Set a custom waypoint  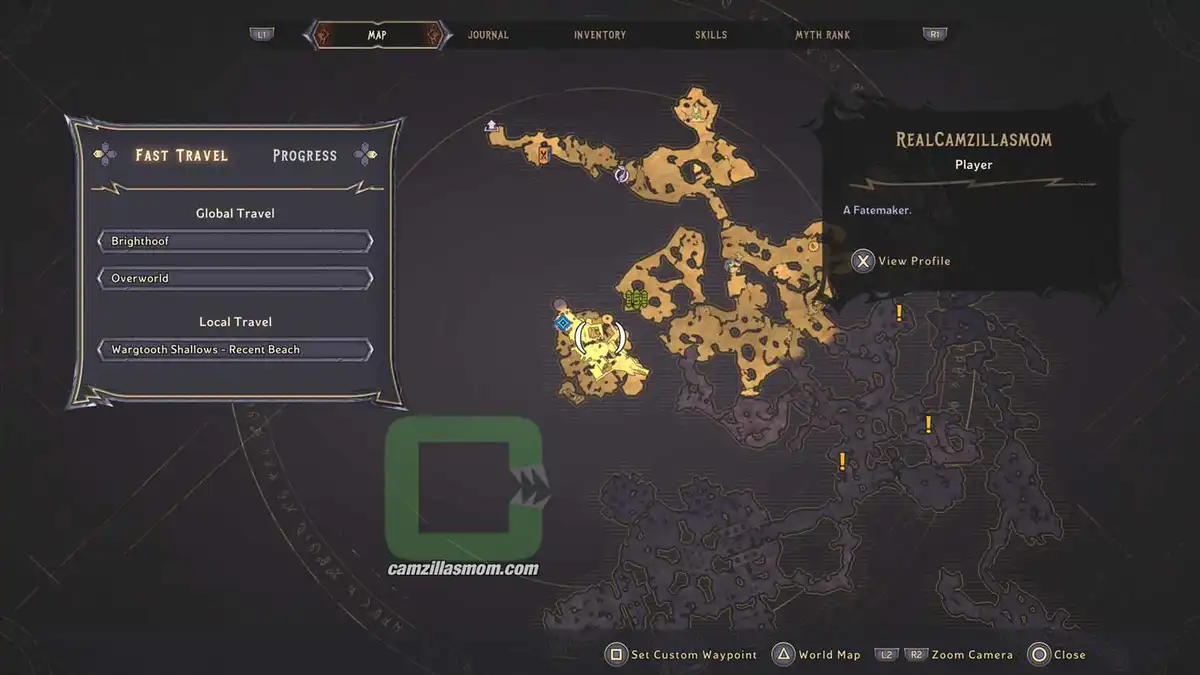682,655
